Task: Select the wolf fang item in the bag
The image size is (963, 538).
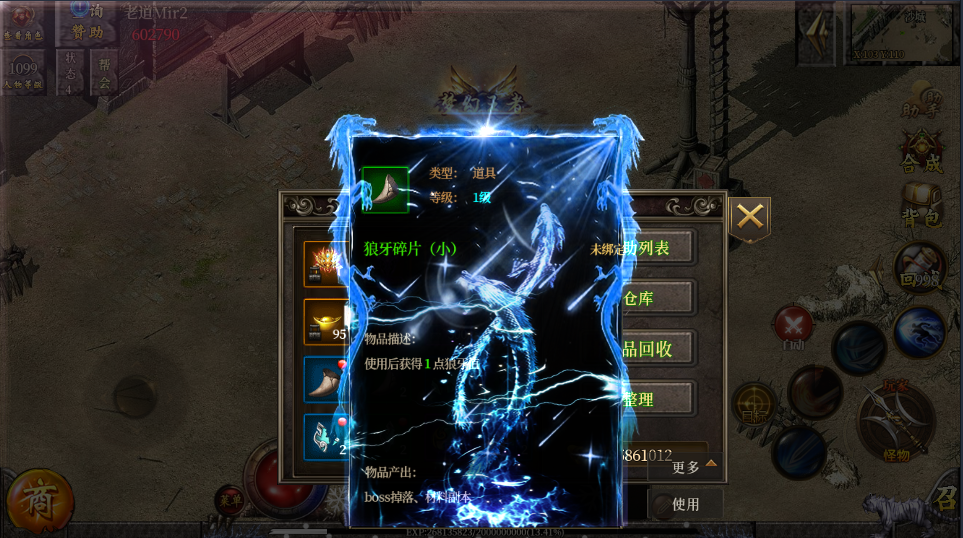Action: coord(326,380)
